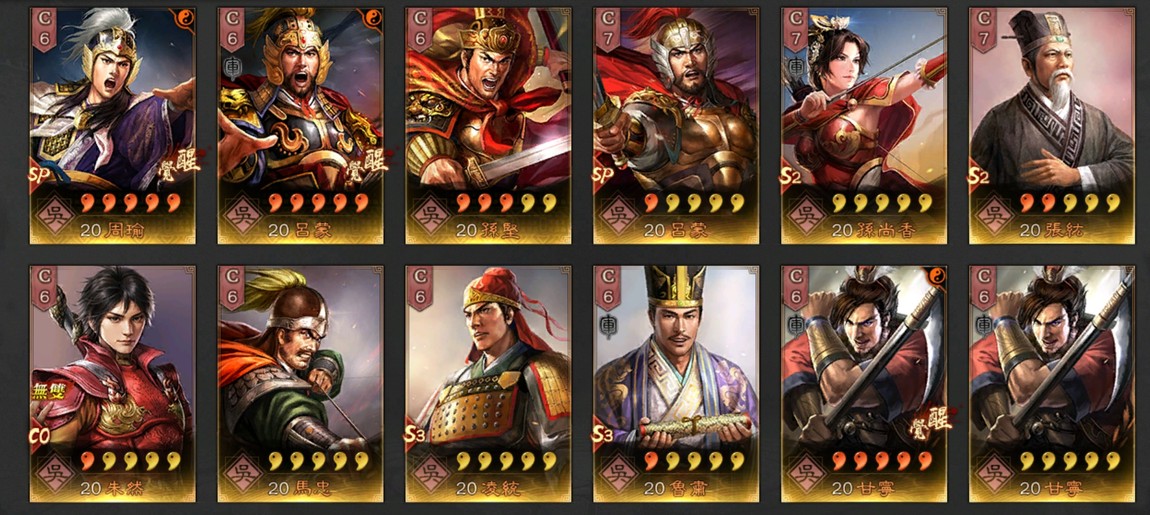Select the 張紘 strategist card

click(x=1052, y=125)
